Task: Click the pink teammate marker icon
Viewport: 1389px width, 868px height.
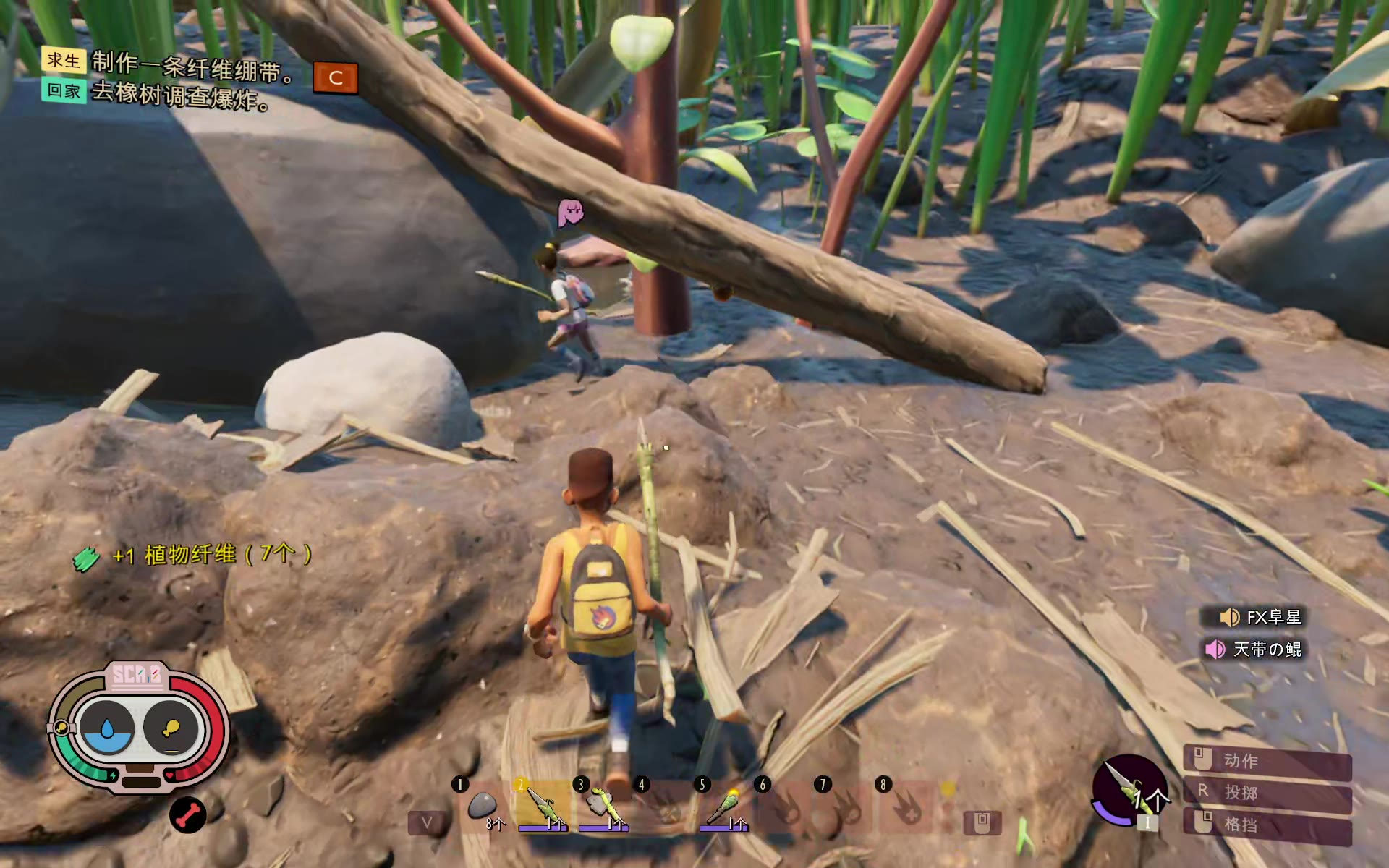Action: pyautogui.click(x=570, y=212)
